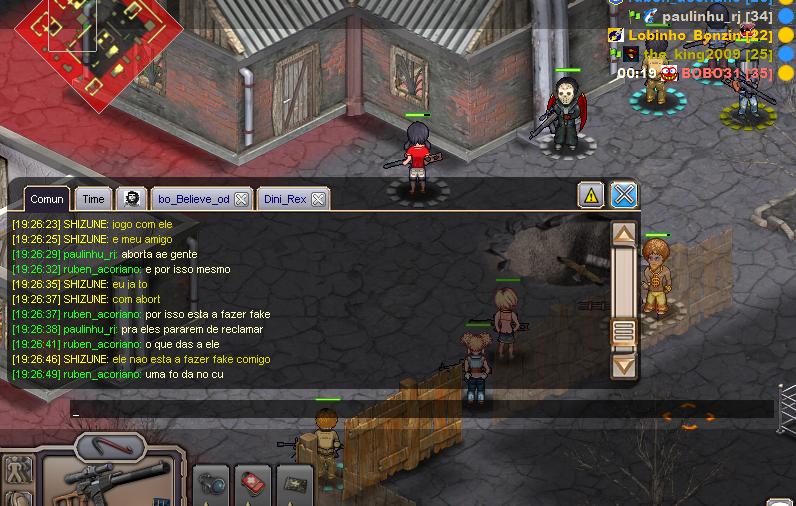
Task: Close the Dini_Rex chat tab
Action: click(318, 199)
